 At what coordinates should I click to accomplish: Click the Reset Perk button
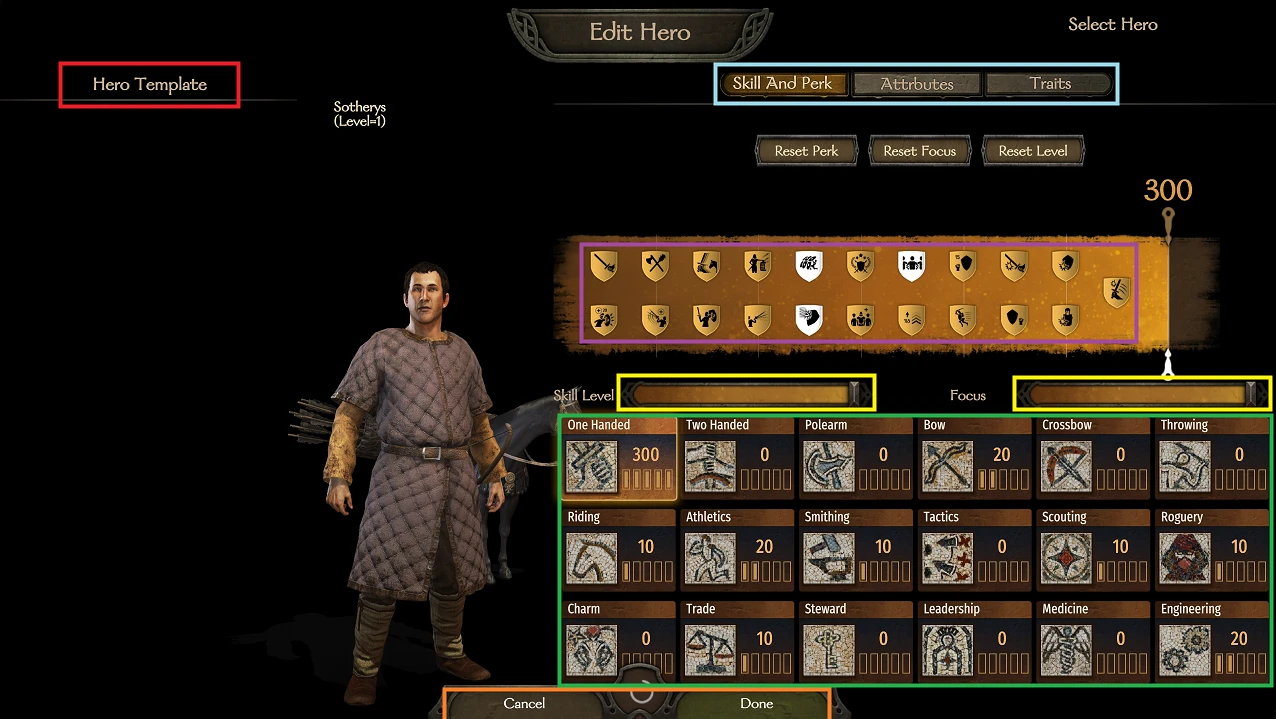pyautogui.click(x=806, y=151)
